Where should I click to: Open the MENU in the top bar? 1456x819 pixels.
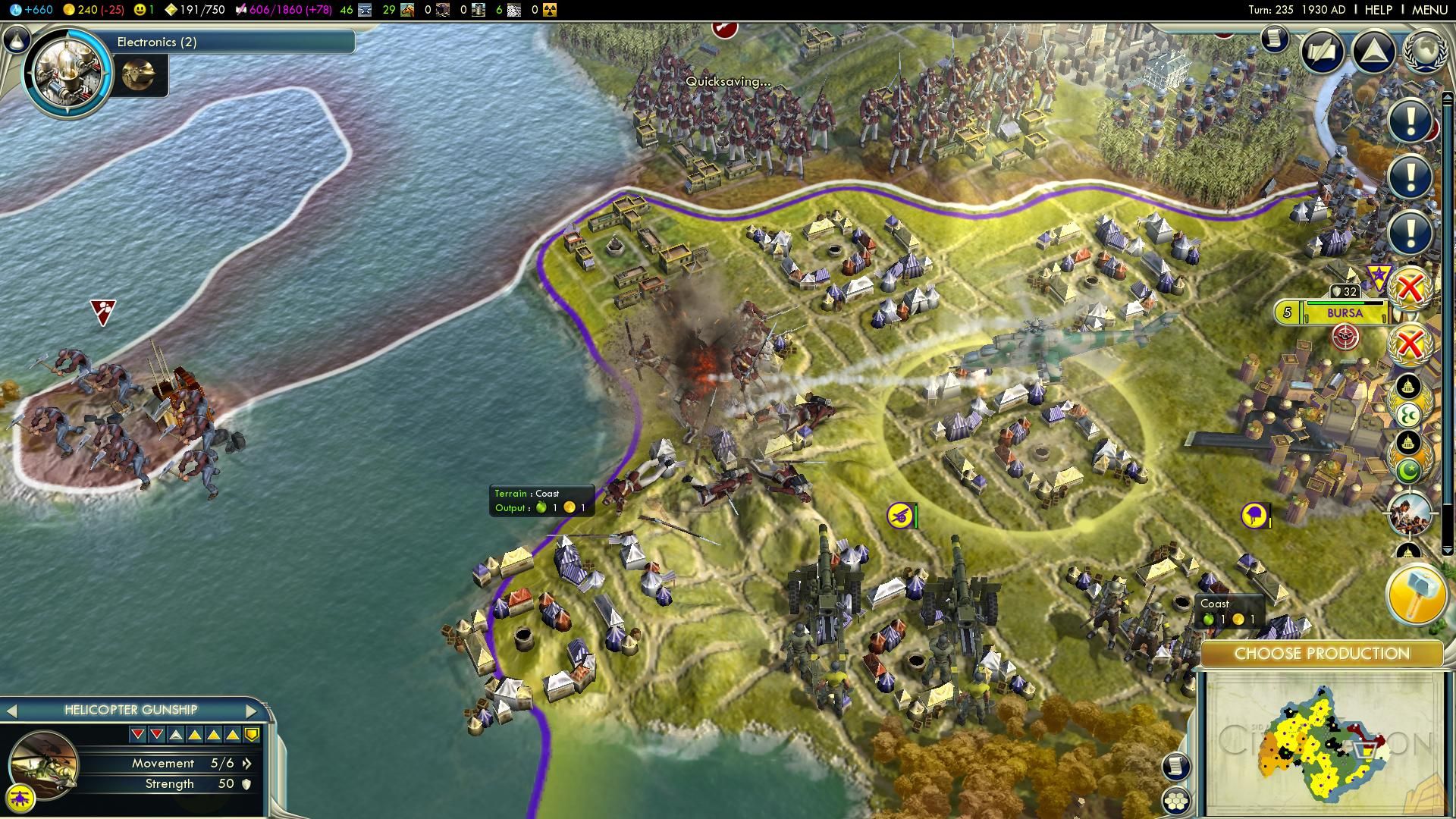point(1429,10)
